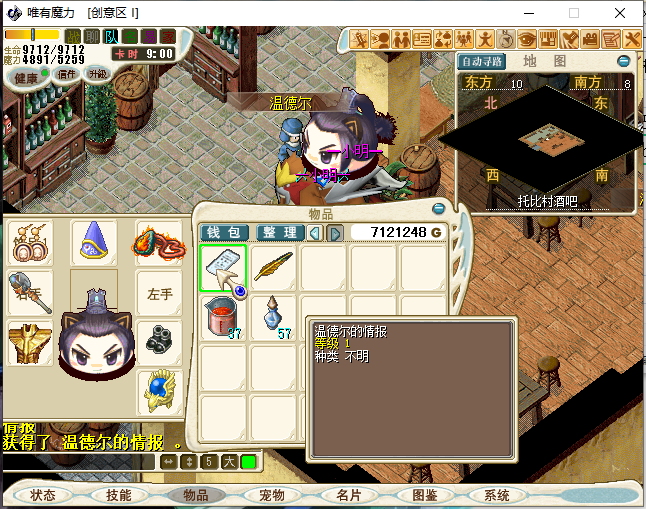Show the 图鉴 encyclopedia tab

coord(425,495)
